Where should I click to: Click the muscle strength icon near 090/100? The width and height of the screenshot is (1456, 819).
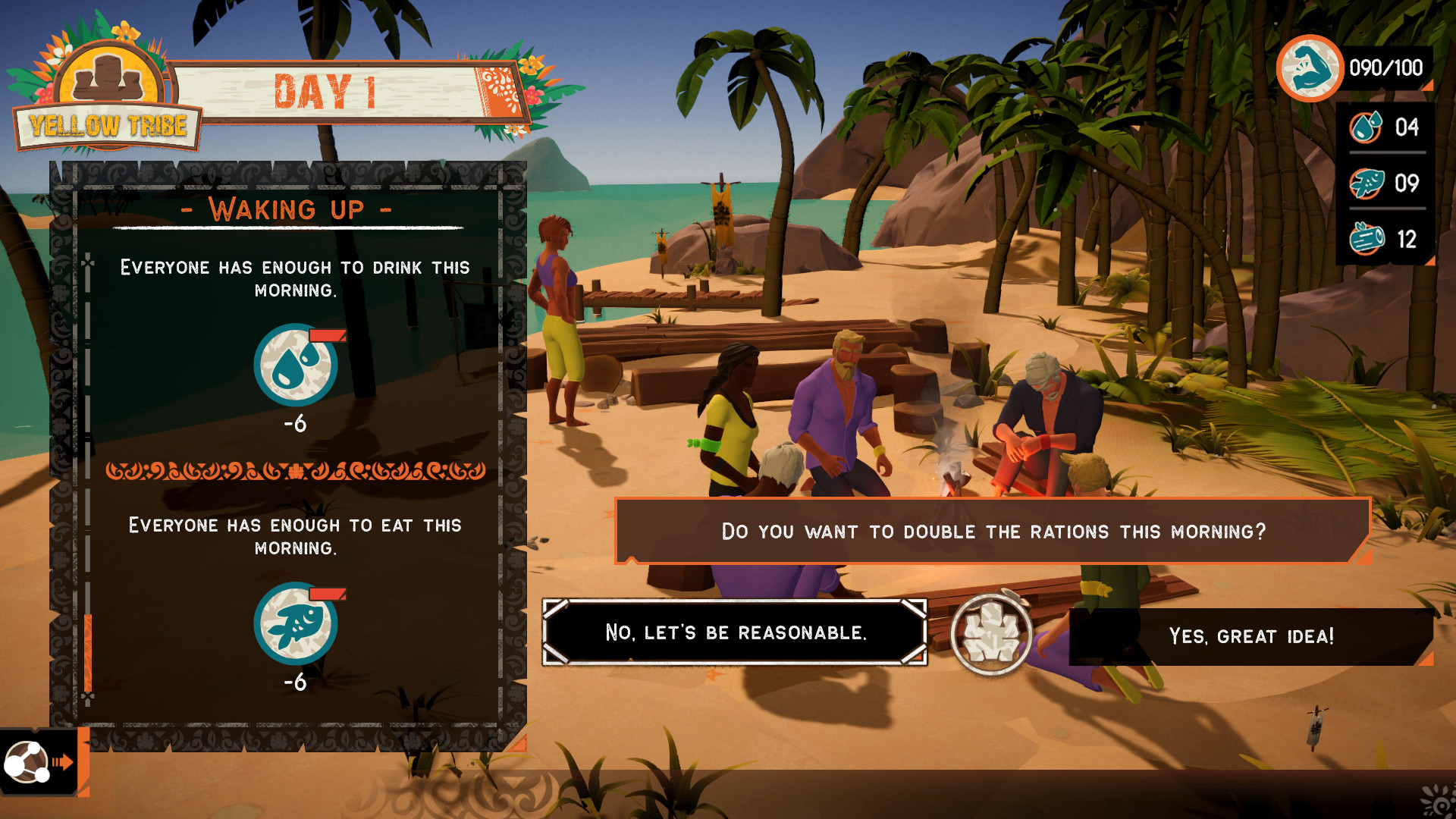point(1313,68)
